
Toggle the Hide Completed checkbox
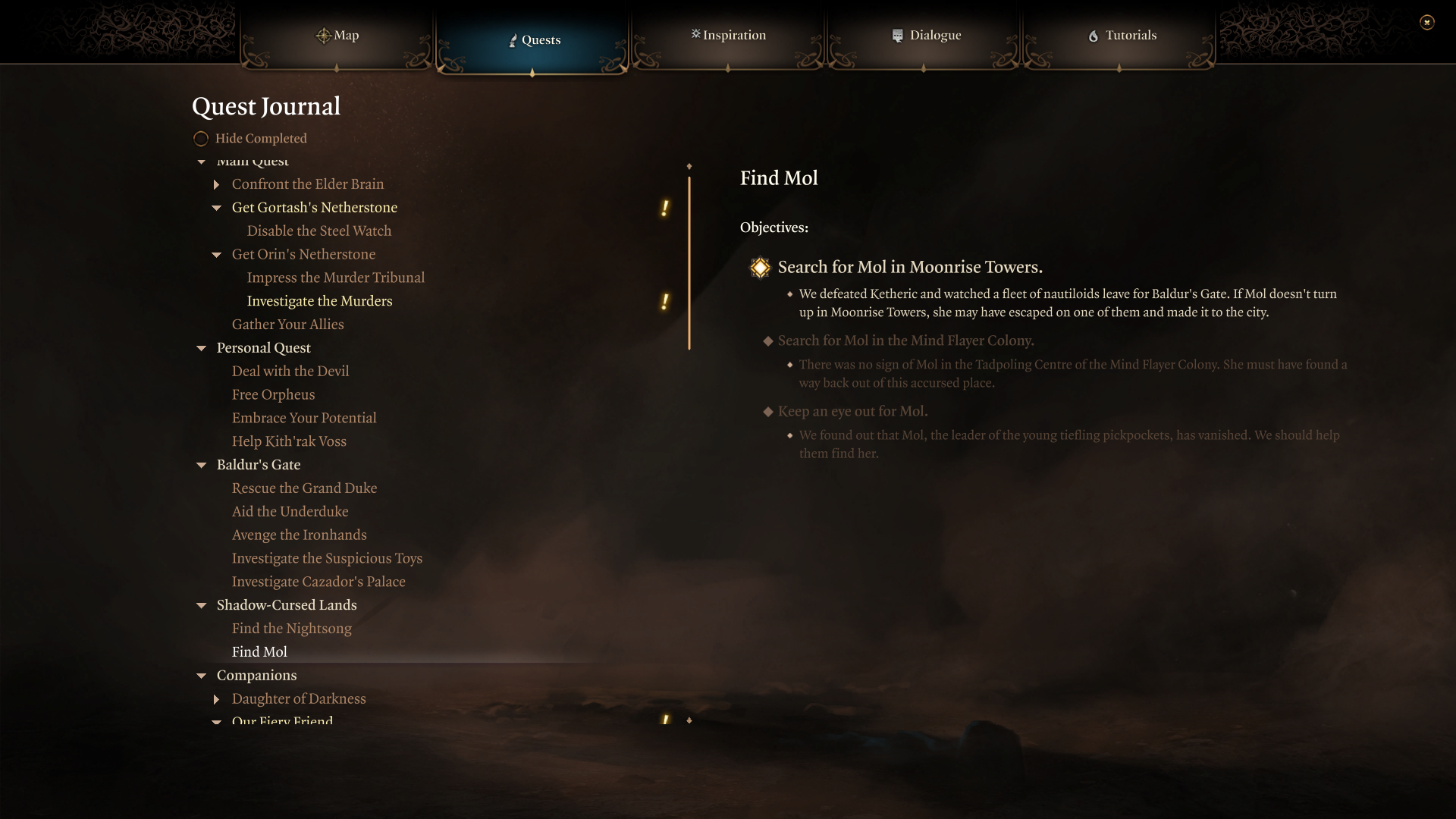201,138
